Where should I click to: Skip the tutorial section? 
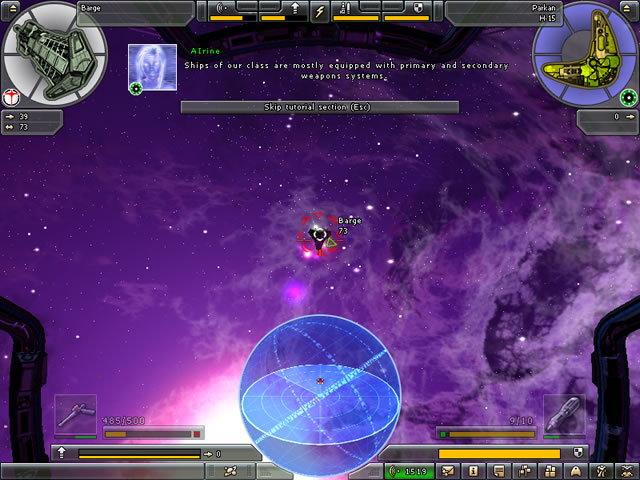point(319,107)
